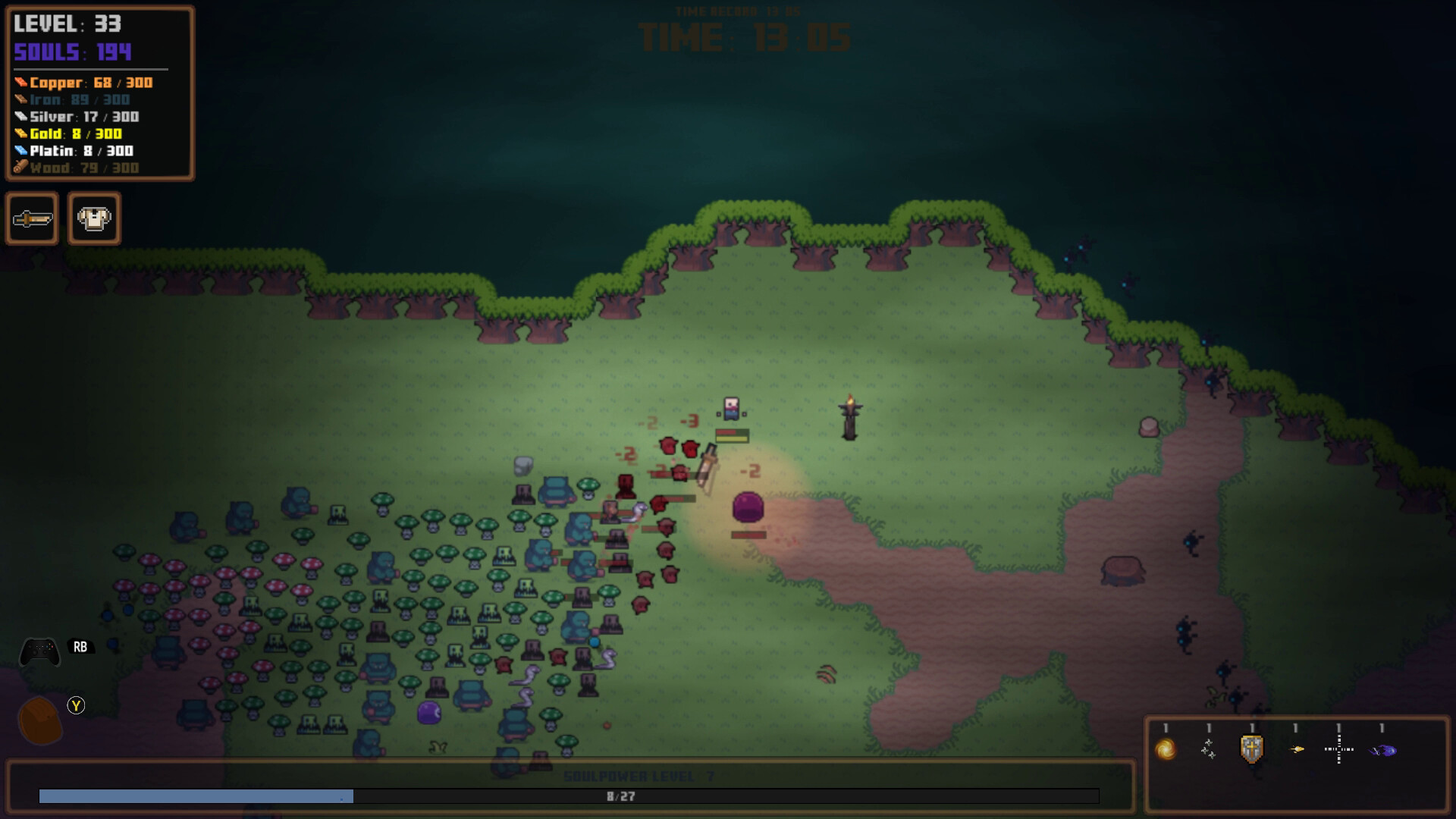Screen dimensions: 1456x819
Task: Open the armor equipment menu
Action: tap(93, 219)
